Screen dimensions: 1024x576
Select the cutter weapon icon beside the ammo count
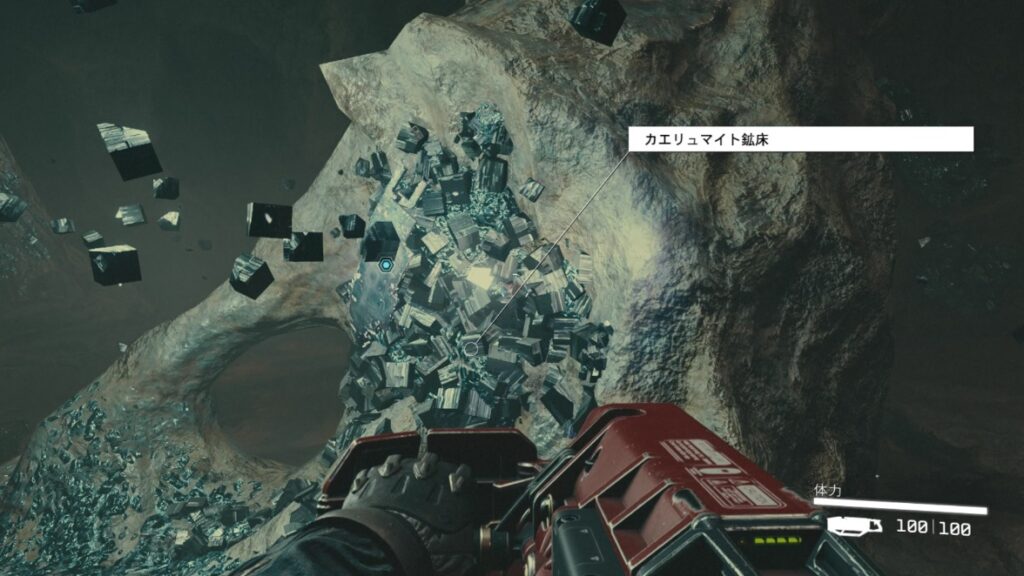pyautogui.click(x=855, y=527)
